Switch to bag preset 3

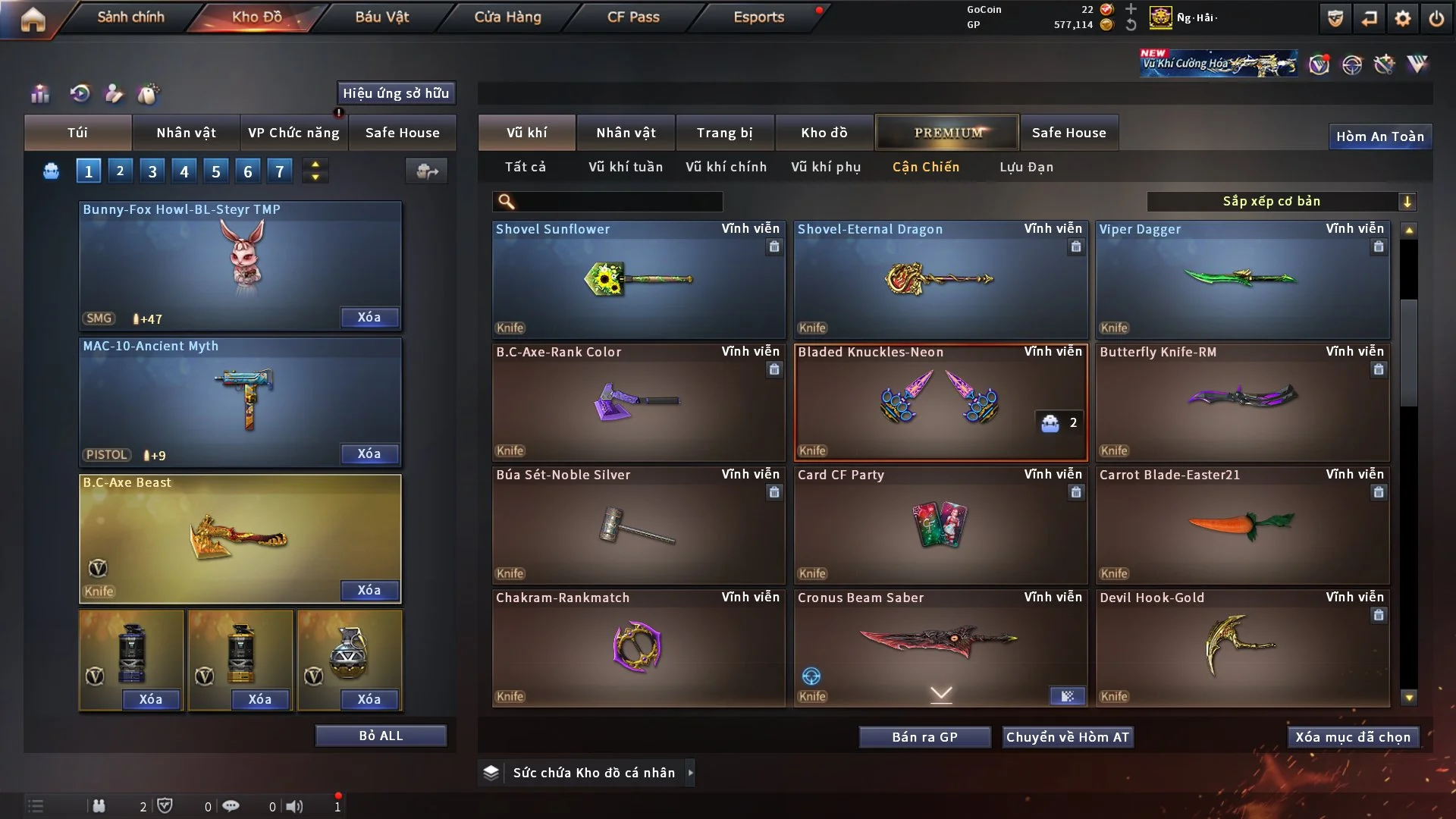tap(152, 171)
